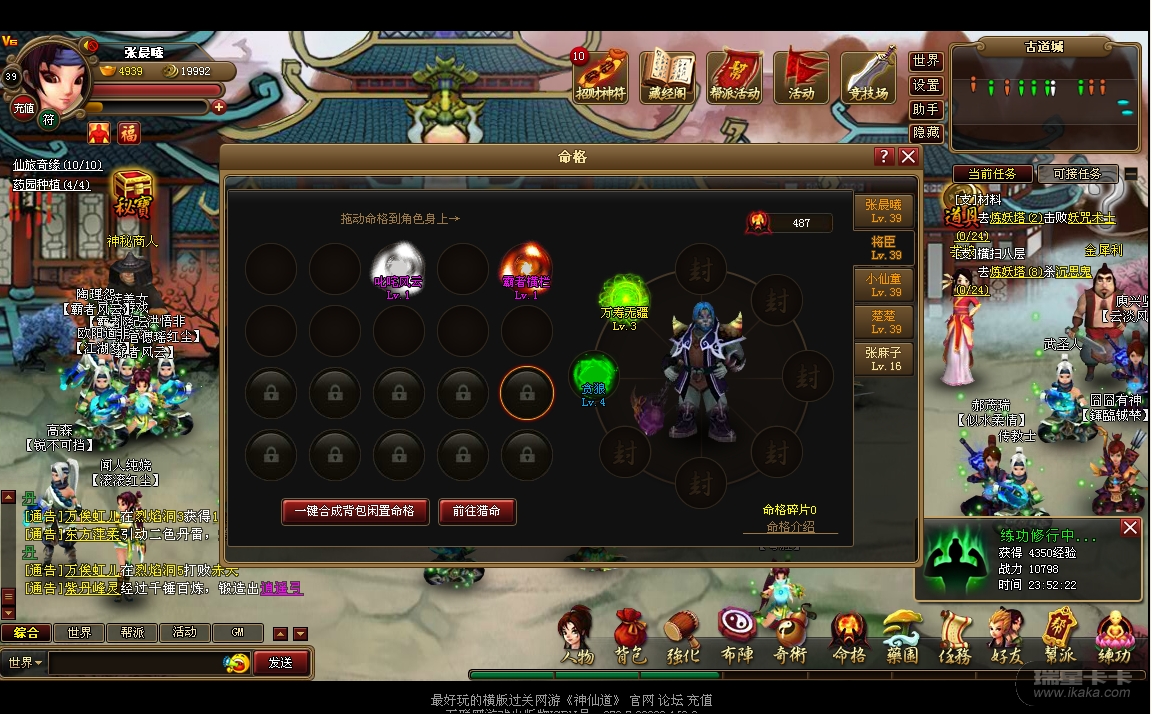
Task: Open the 命格介绍 link
Action: click(790, 526)
